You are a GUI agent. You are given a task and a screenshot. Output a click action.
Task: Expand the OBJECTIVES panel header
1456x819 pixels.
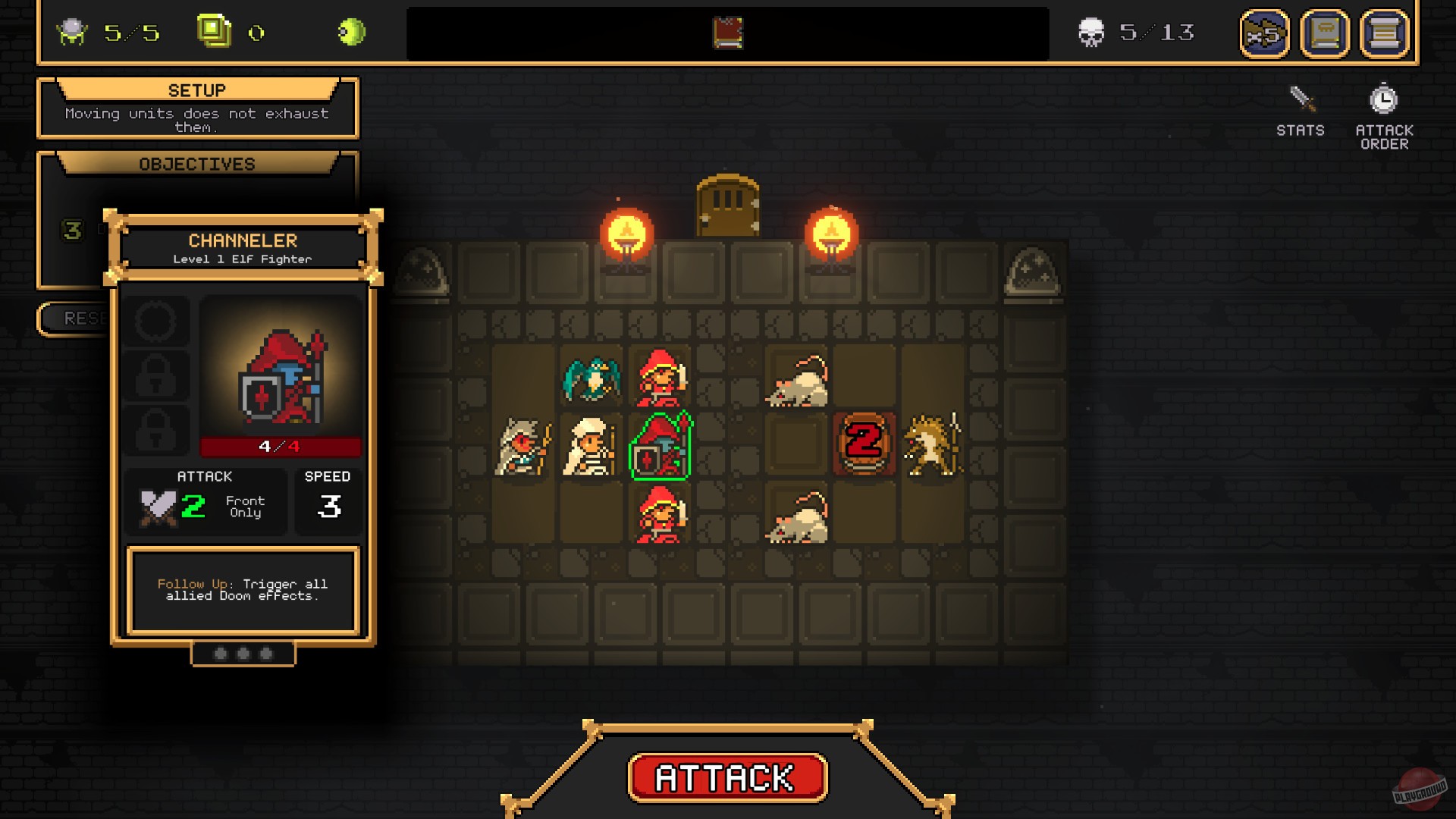click(x=196, y=163)
